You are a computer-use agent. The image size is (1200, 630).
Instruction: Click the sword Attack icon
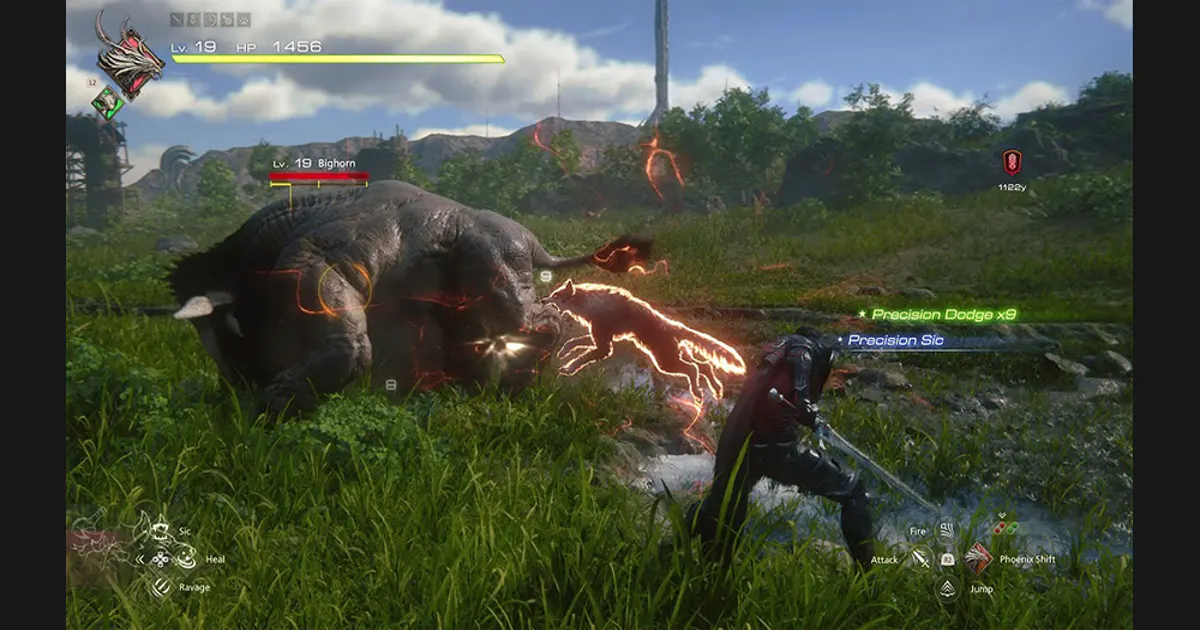click(x=920, y=559)
